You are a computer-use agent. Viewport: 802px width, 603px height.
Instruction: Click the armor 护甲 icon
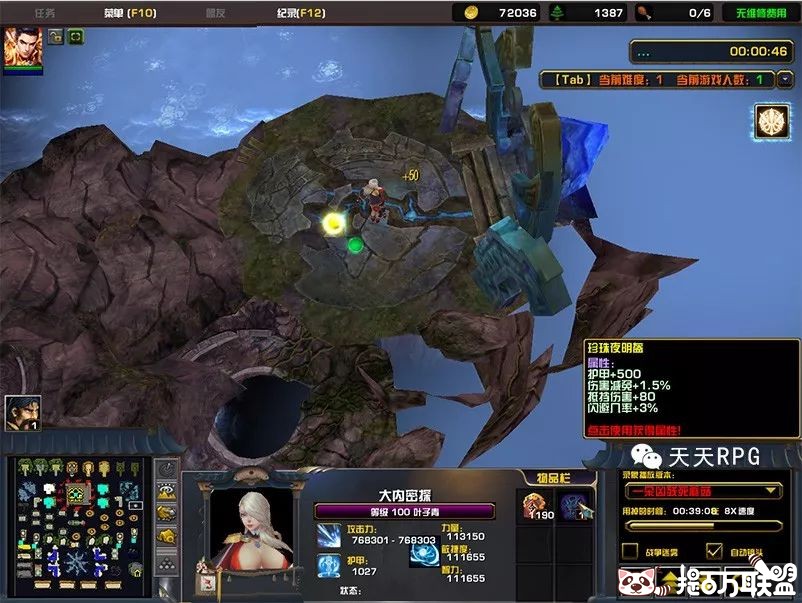tap(329, 567)
